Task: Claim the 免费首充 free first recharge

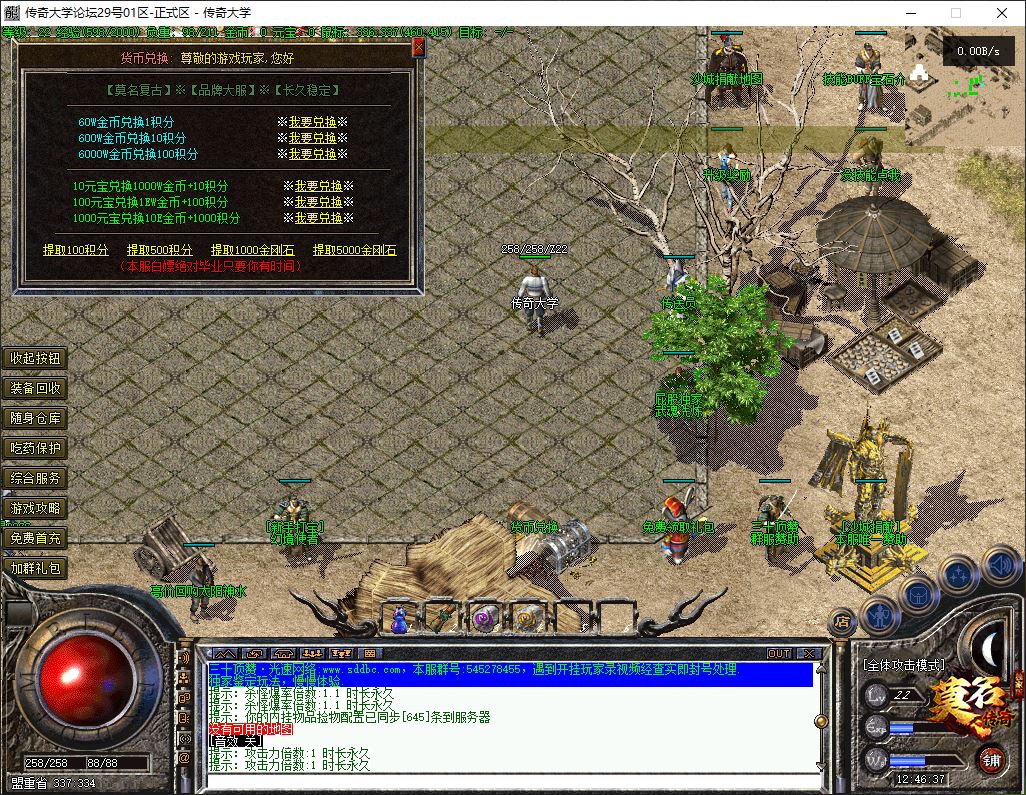Action: tap(35, 538)
